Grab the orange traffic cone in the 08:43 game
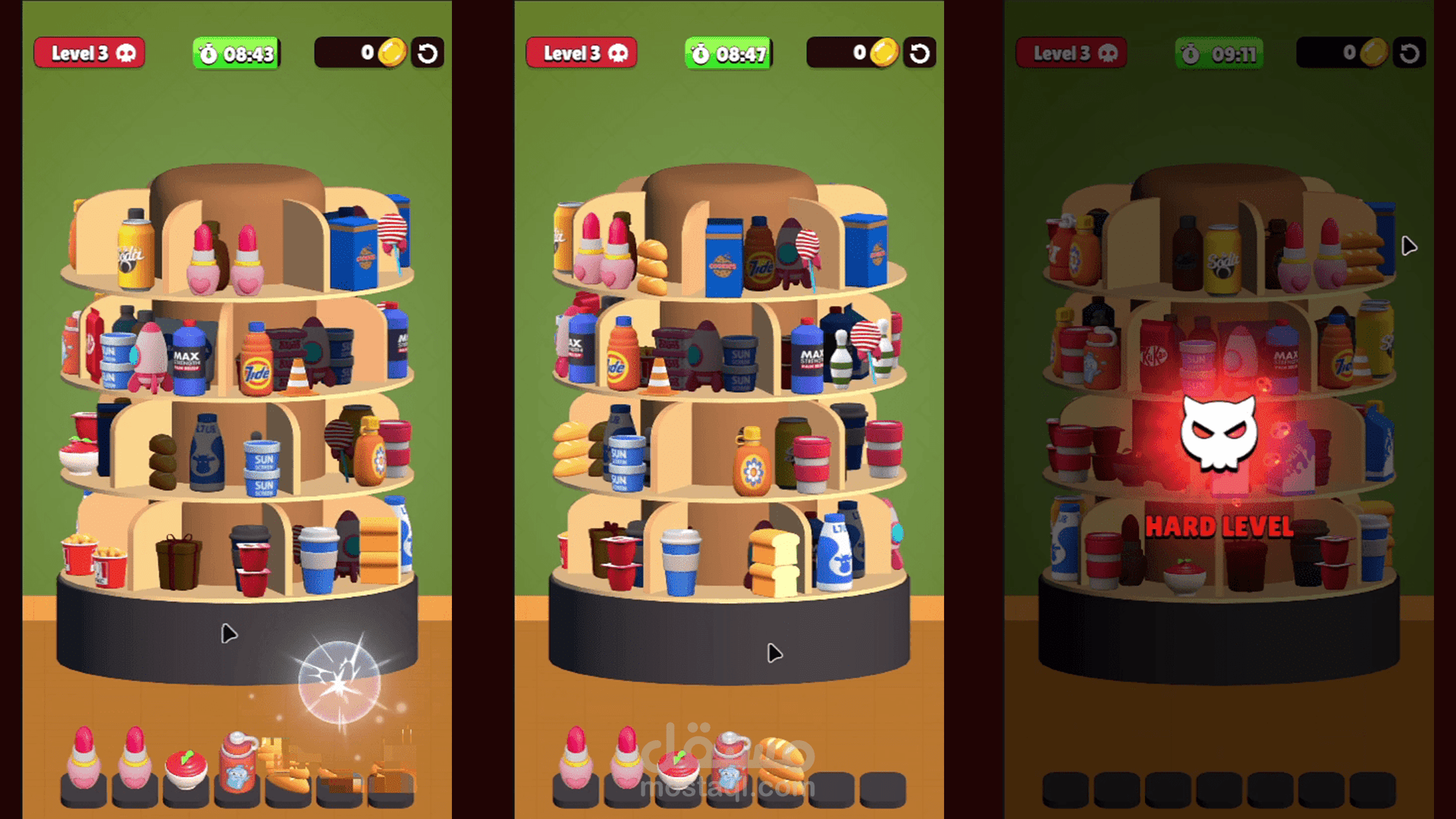Screen dimensions: 1456x819 298,377
